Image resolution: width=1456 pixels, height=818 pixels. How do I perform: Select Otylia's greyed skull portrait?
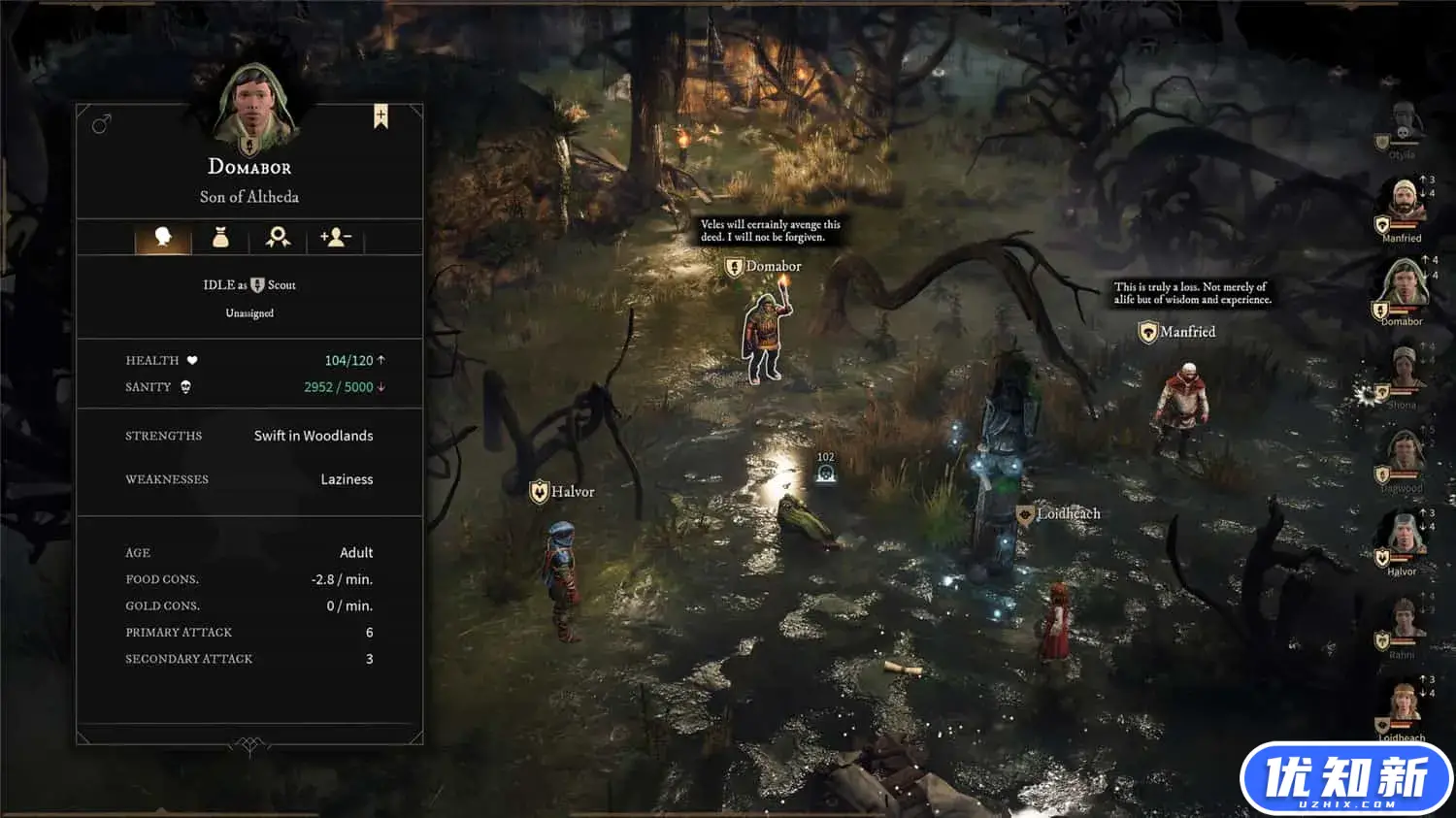coord(1403,126)
